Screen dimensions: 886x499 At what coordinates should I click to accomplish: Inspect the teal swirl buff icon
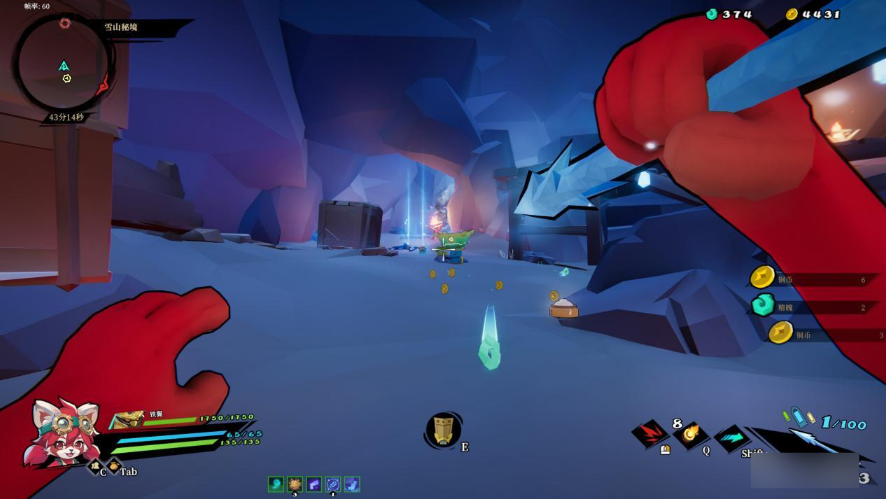point(275,484)
